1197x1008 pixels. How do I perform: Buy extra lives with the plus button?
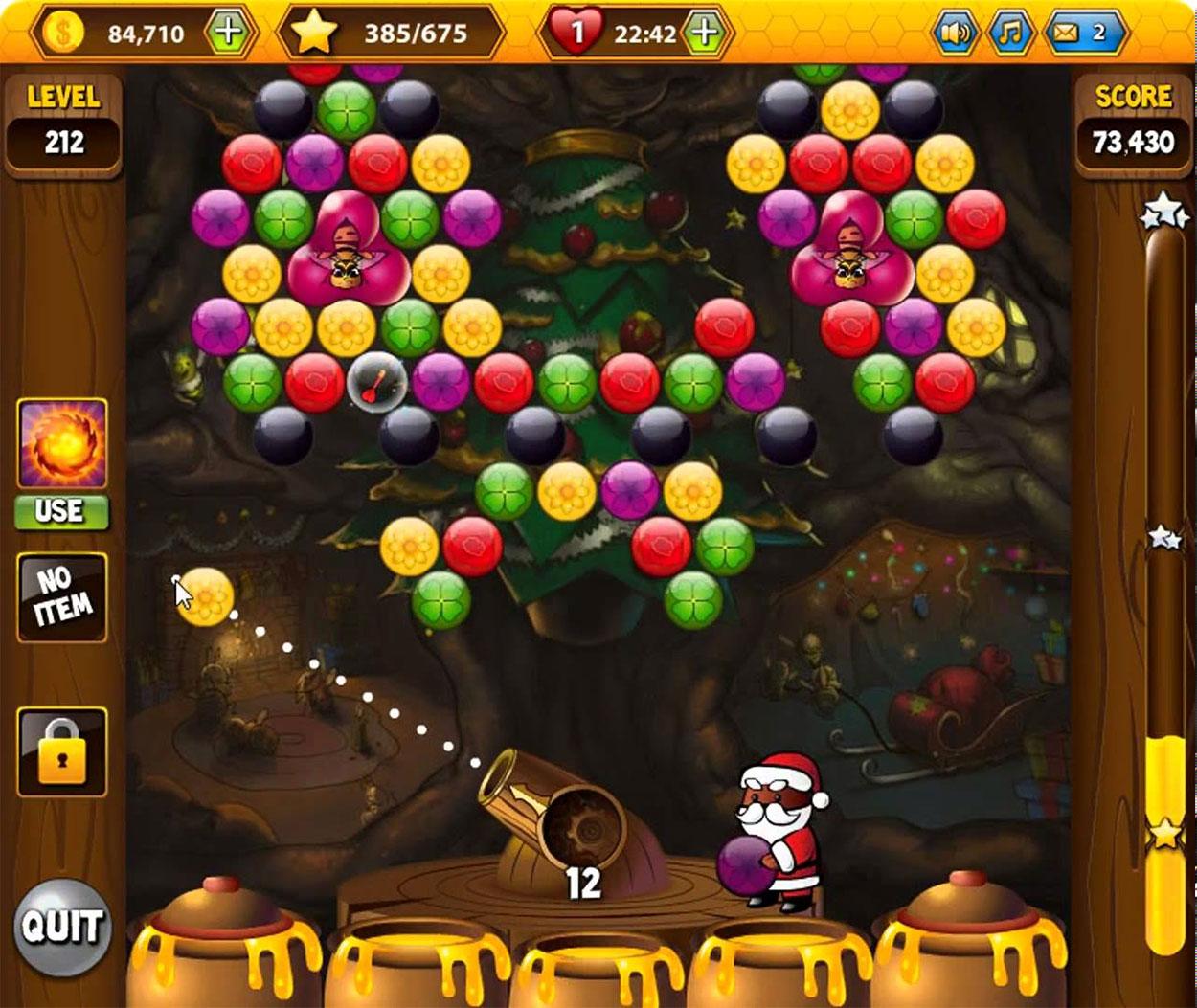pyautogui.click(x=704, y=34)
